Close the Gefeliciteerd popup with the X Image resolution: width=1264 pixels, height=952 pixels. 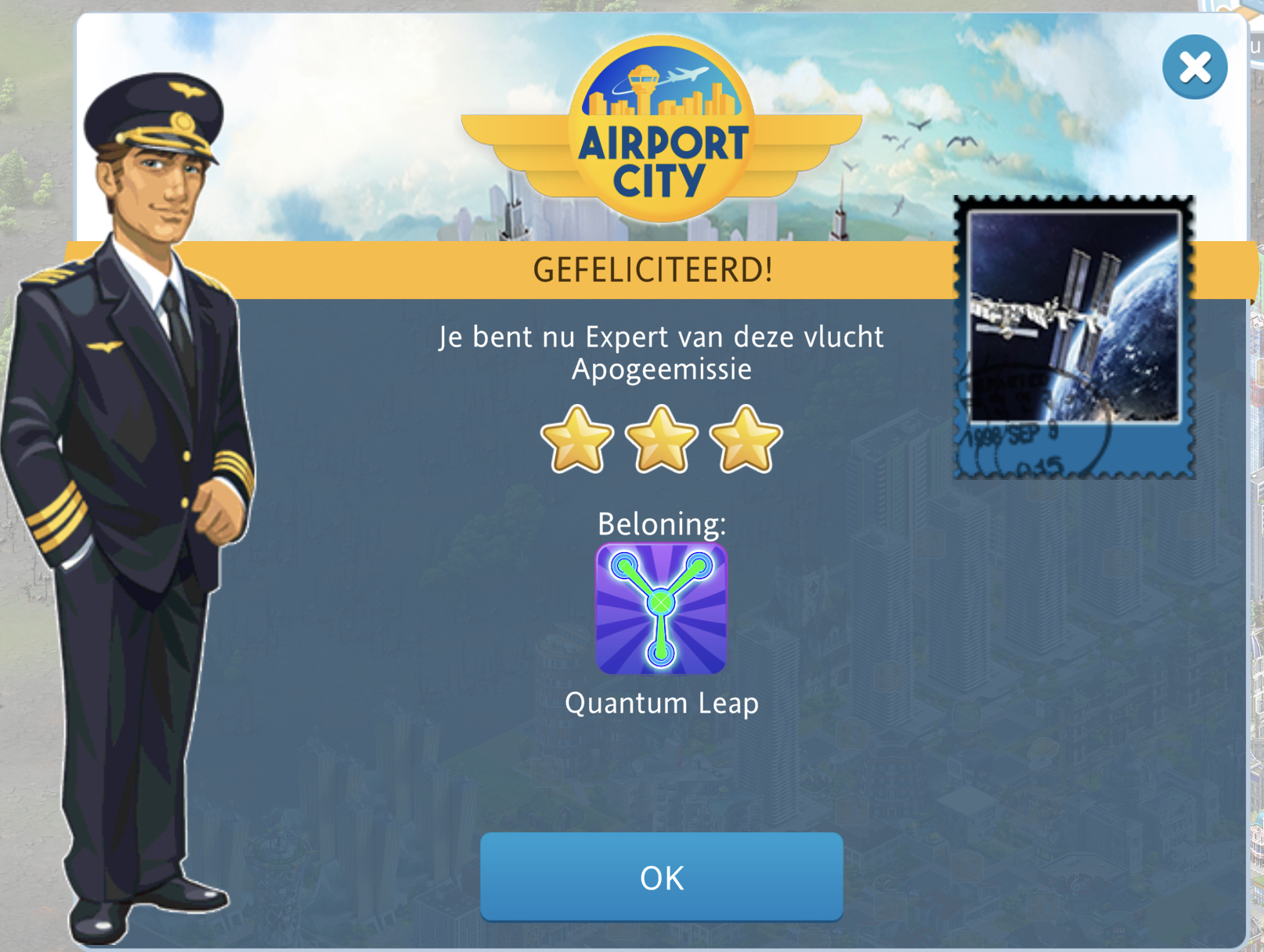tap(1194, 67)
